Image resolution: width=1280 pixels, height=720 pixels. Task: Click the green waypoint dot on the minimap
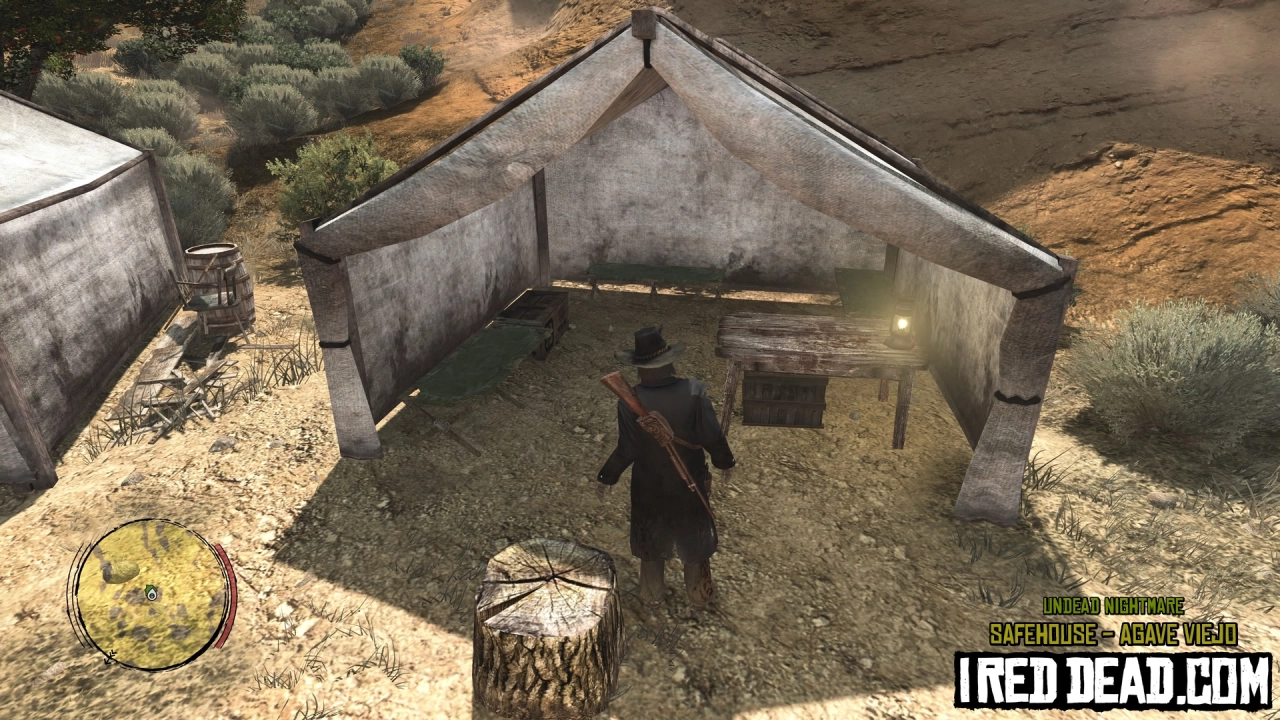149,589
